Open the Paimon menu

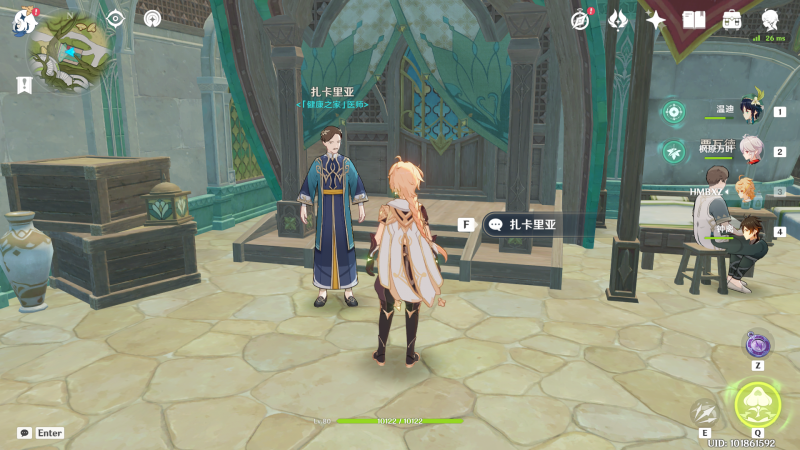pos(24,20)
